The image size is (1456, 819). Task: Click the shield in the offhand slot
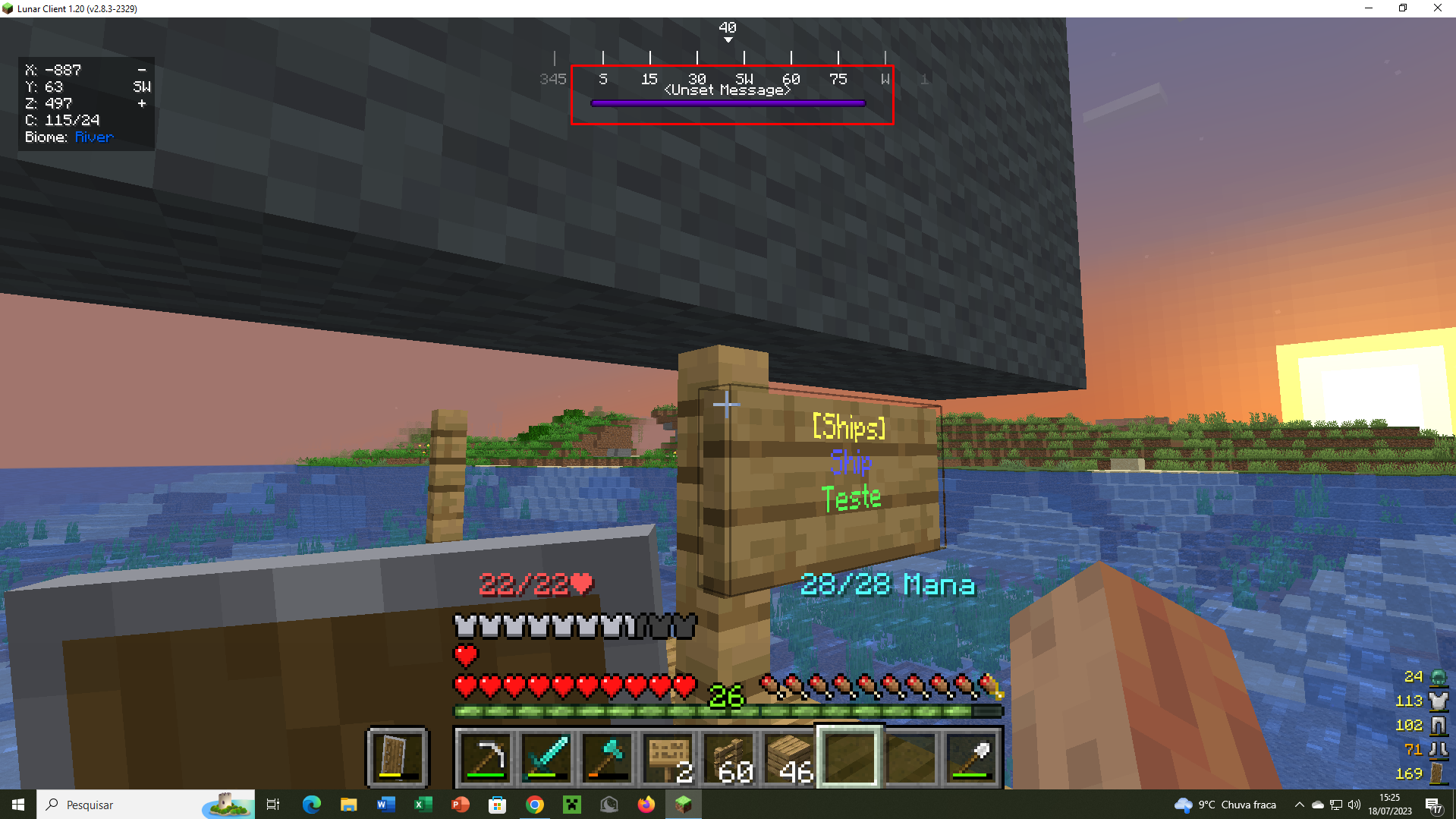397,757
